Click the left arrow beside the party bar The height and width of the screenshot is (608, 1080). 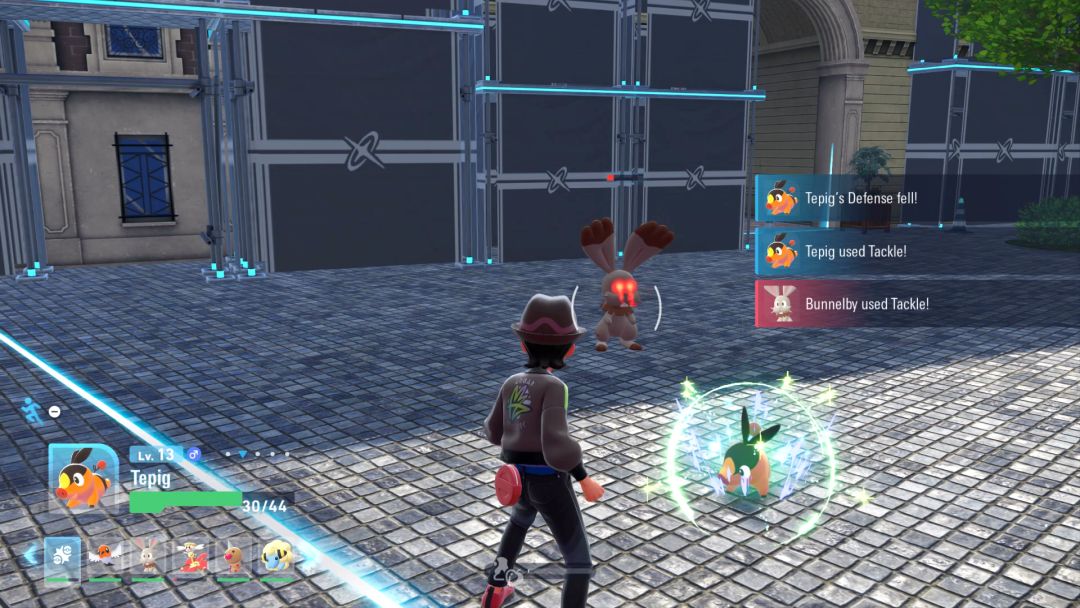30,555
